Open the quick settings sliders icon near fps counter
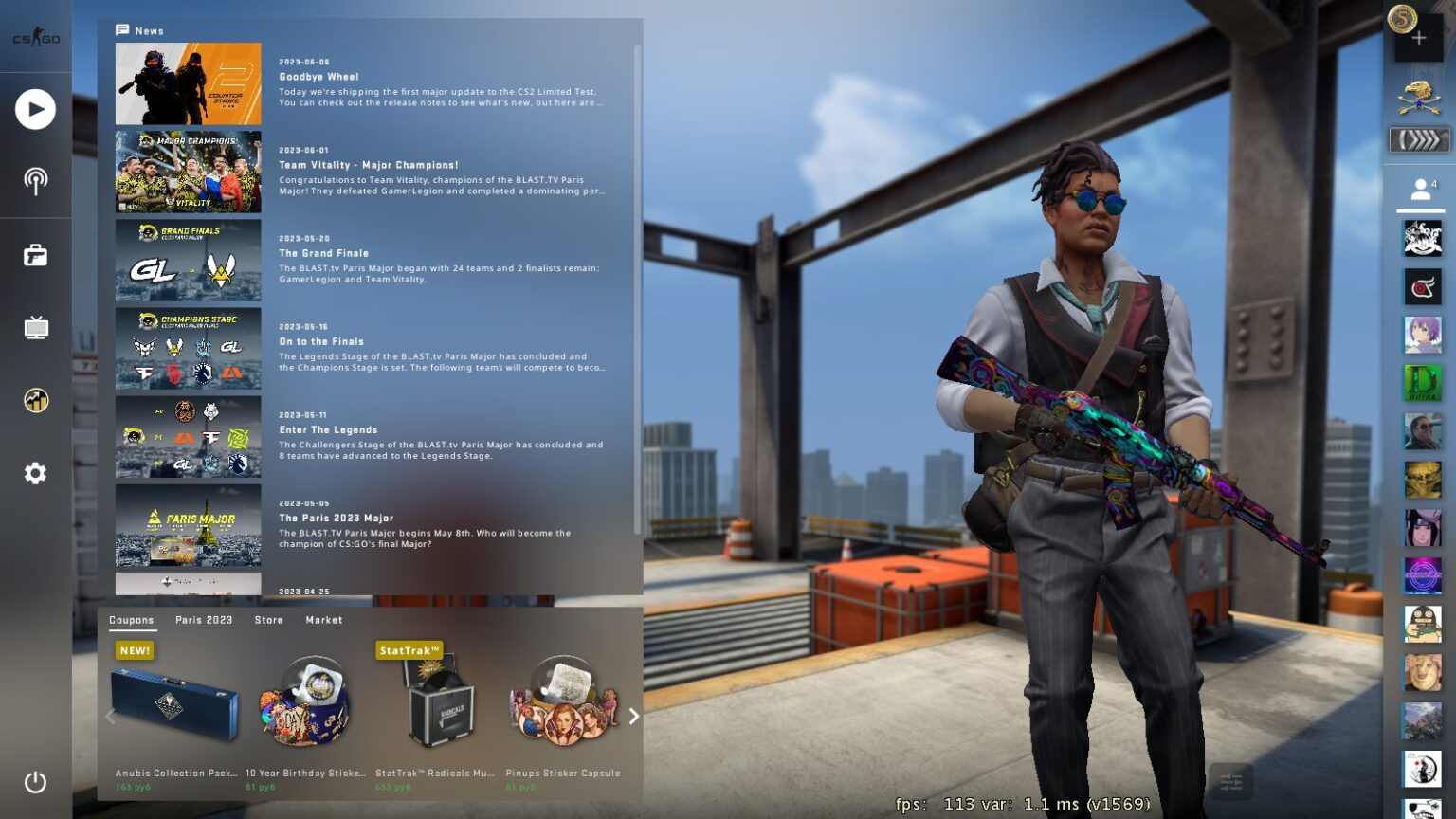The width and height of the screenshot is (1456, 819). tap(1231, 782)
